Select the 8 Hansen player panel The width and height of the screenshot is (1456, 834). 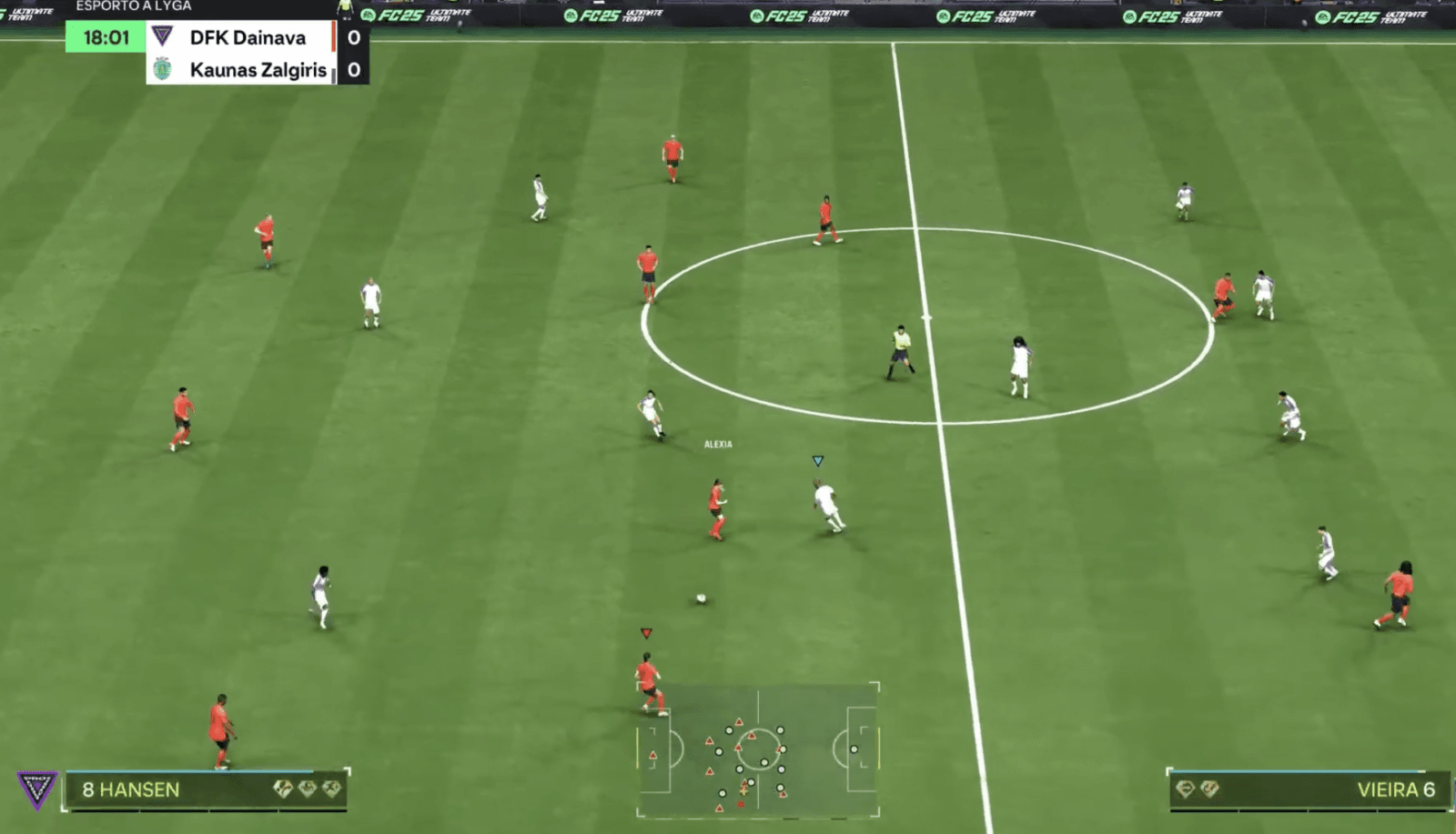tap(206, 789)
